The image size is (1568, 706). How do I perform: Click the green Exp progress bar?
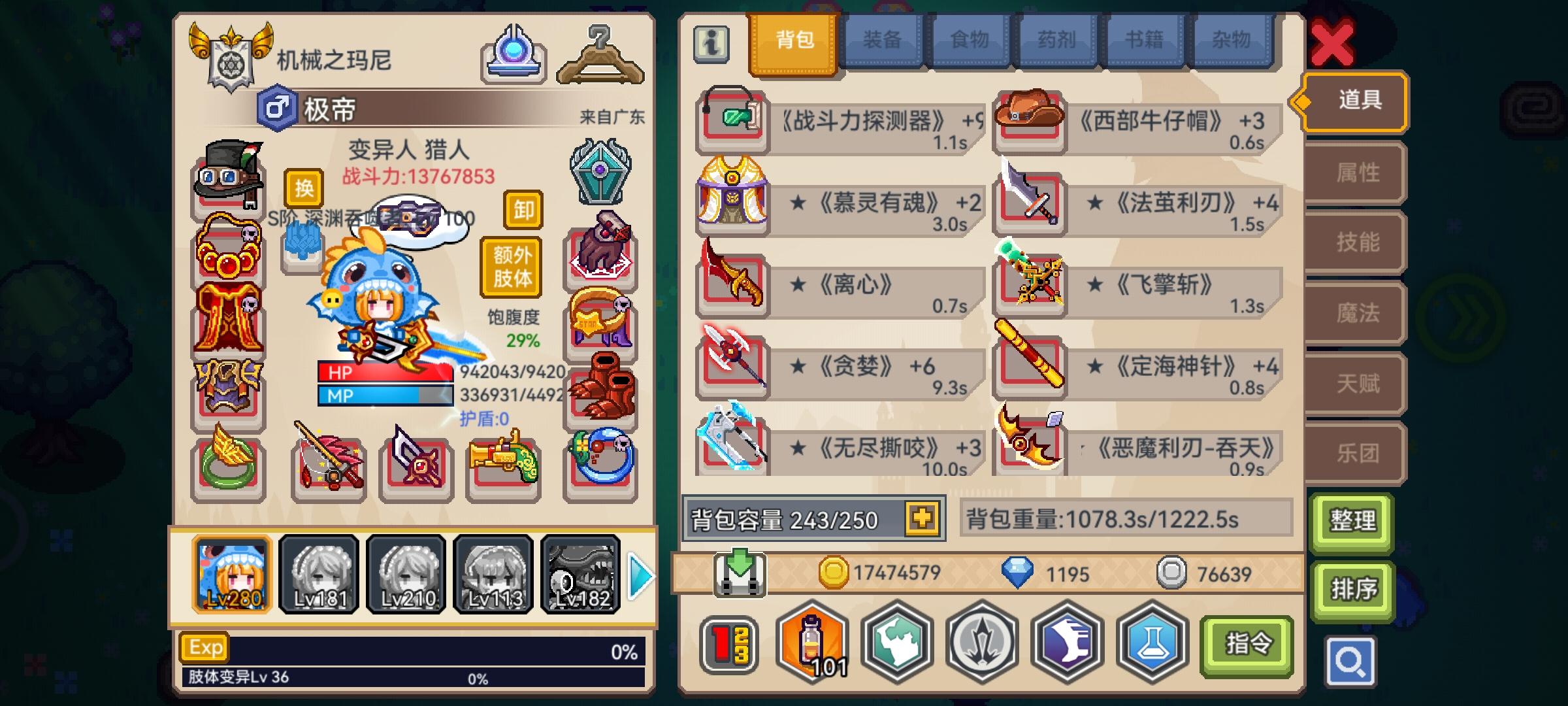tap(412, 647)
